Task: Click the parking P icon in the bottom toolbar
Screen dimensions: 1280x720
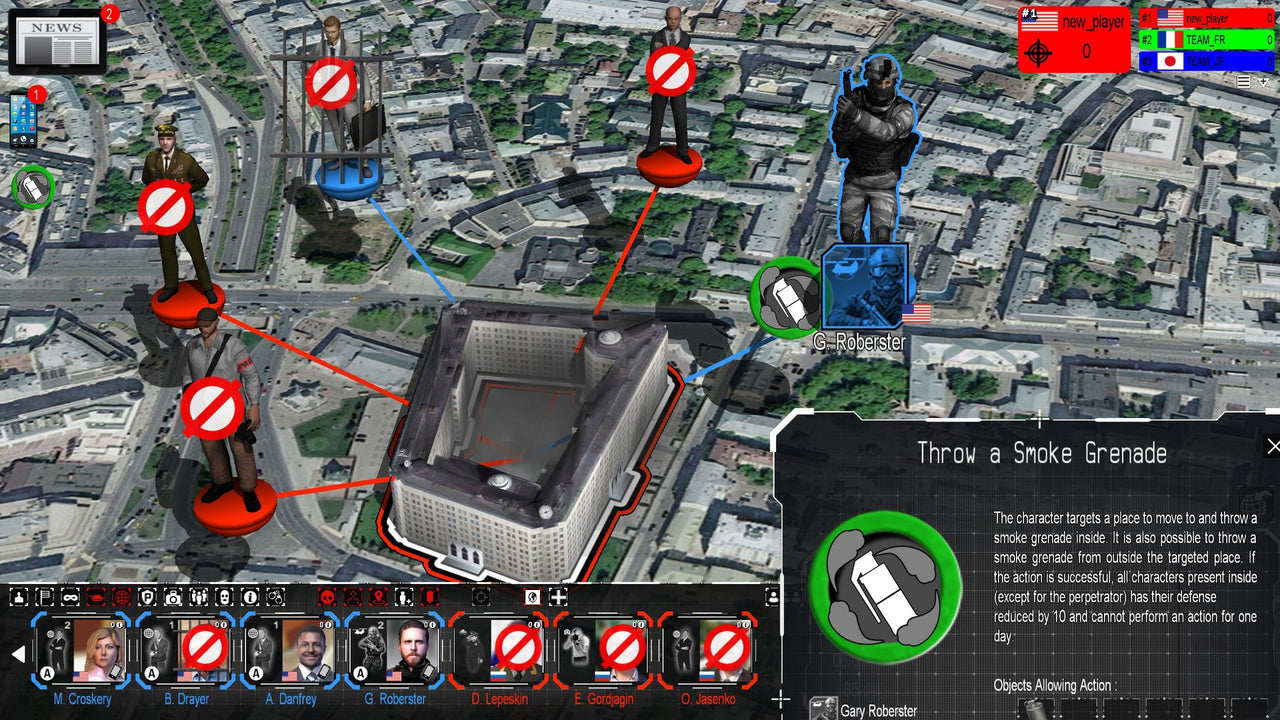Action: 149,596
